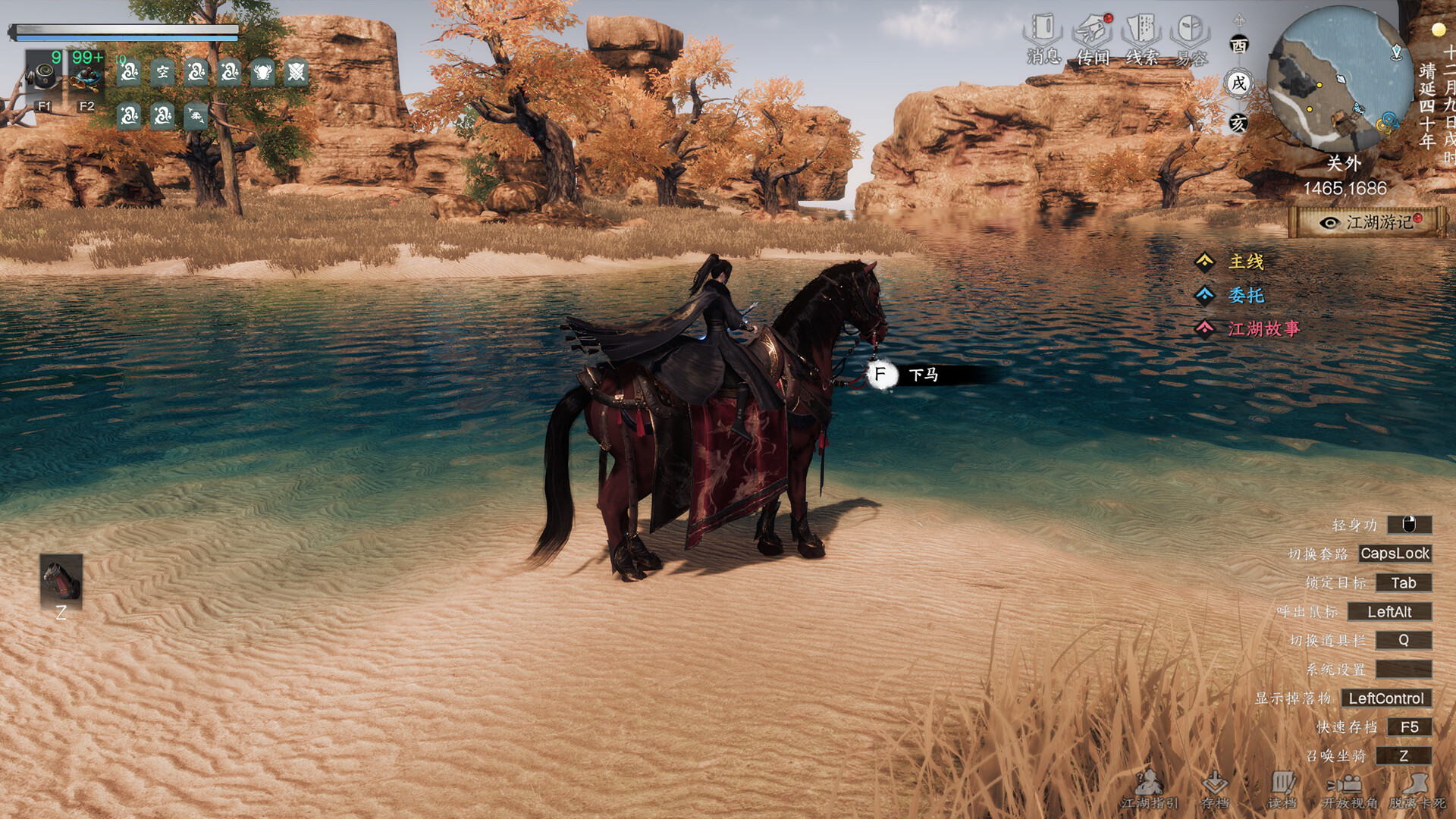Click the 读档 load game button
Image resolution: width=1456 pixels, height=819 pixels.
pos(1282,789)
